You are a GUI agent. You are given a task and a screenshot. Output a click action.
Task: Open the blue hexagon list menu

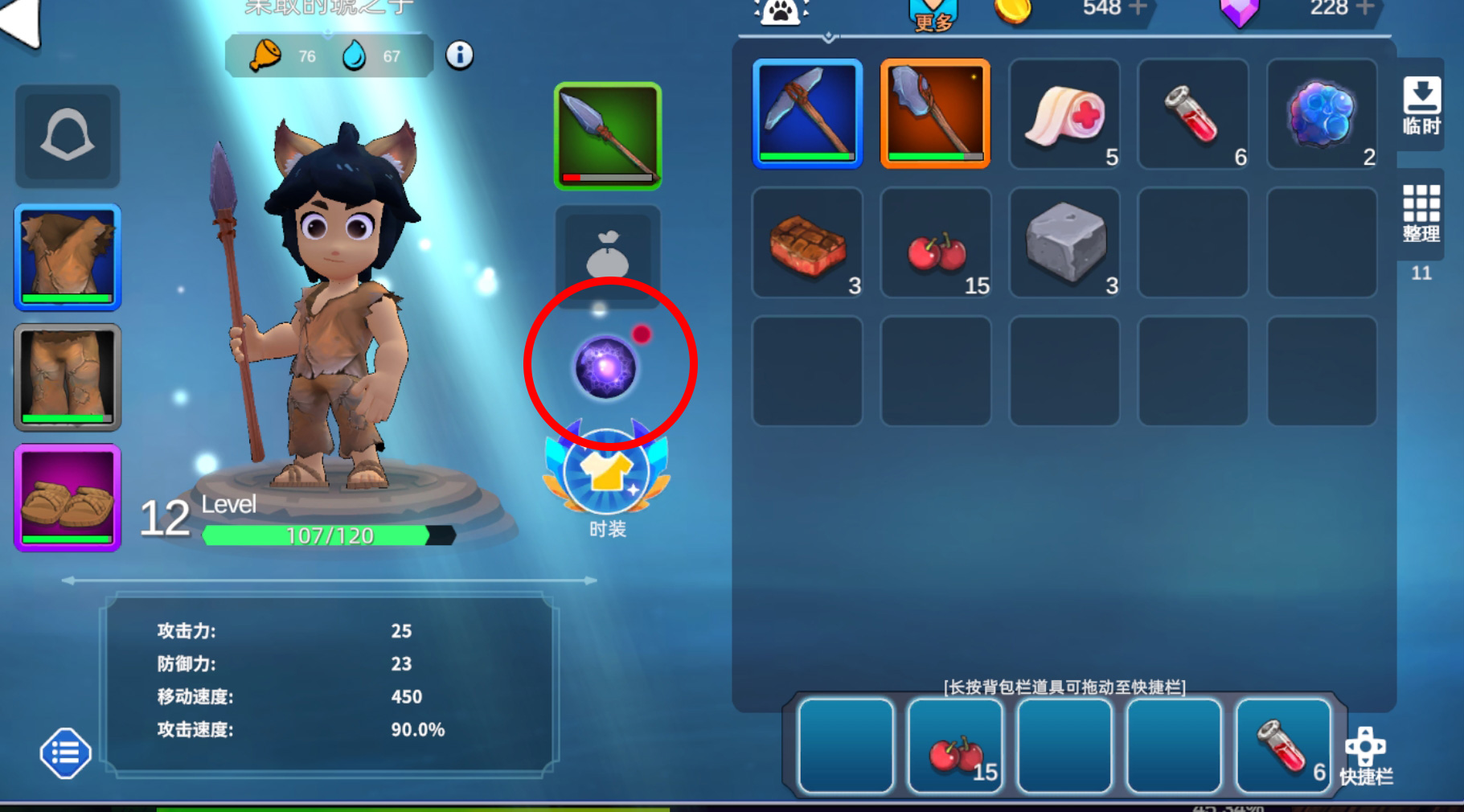(65, 753)
